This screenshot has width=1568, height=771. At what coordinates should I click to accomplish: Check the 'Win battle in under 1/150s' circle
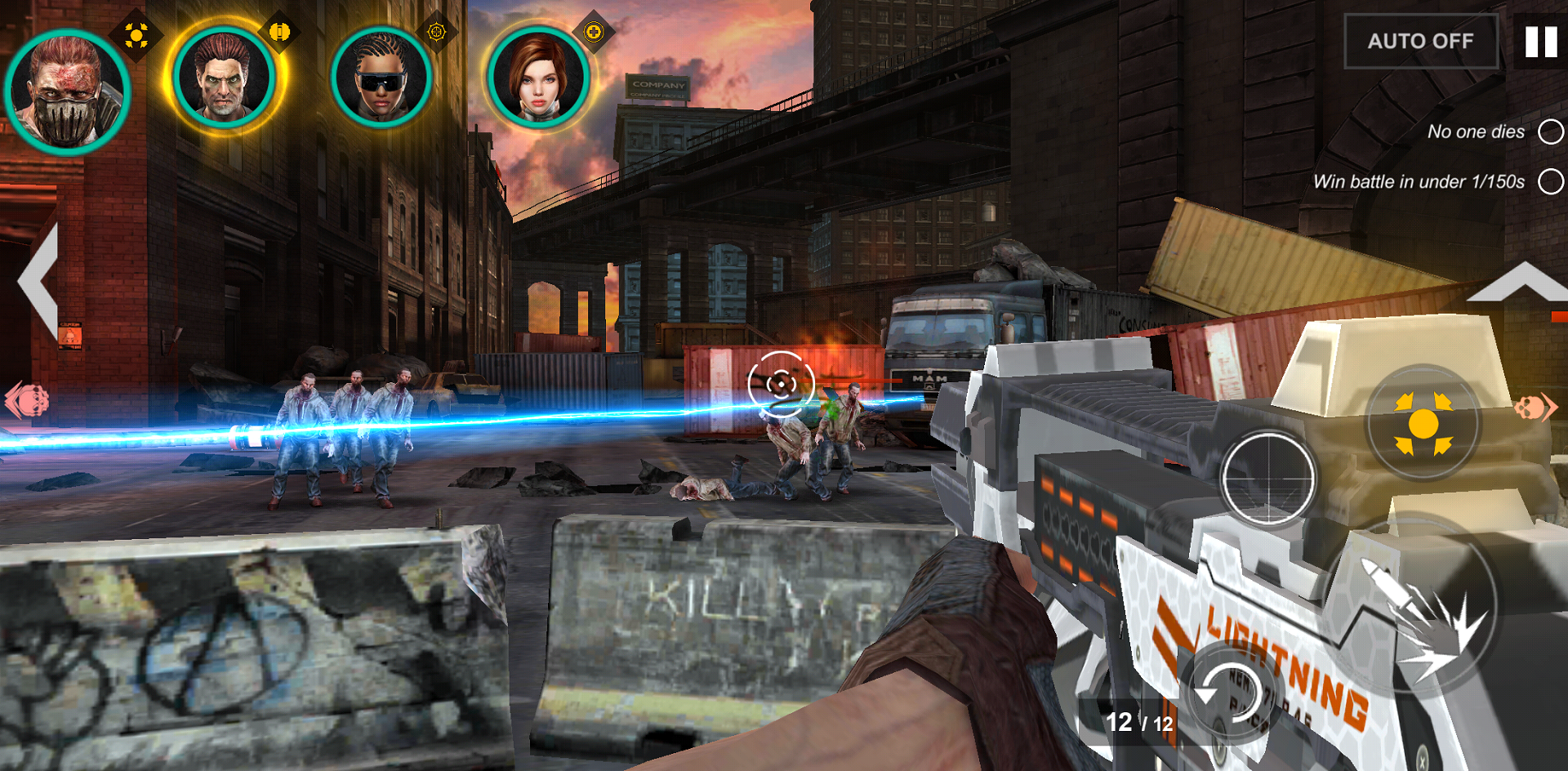click(x=1549, y=181)
